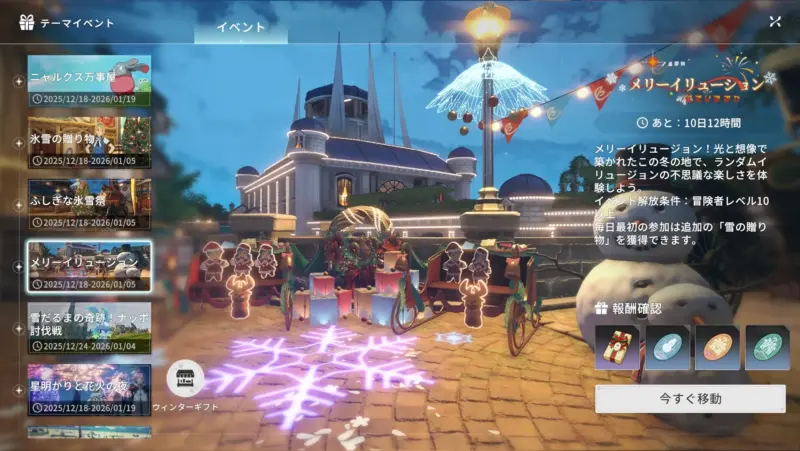This screenshot has height=451, width=800.
Task: Inspect the green token reward
Action: click(766, 347)
